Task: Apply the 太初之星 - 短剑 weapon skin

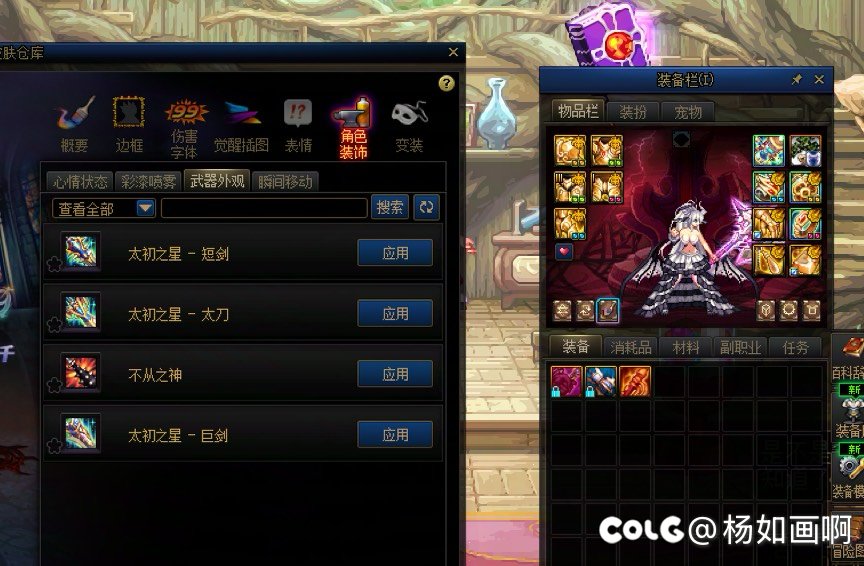Action: 395,253
